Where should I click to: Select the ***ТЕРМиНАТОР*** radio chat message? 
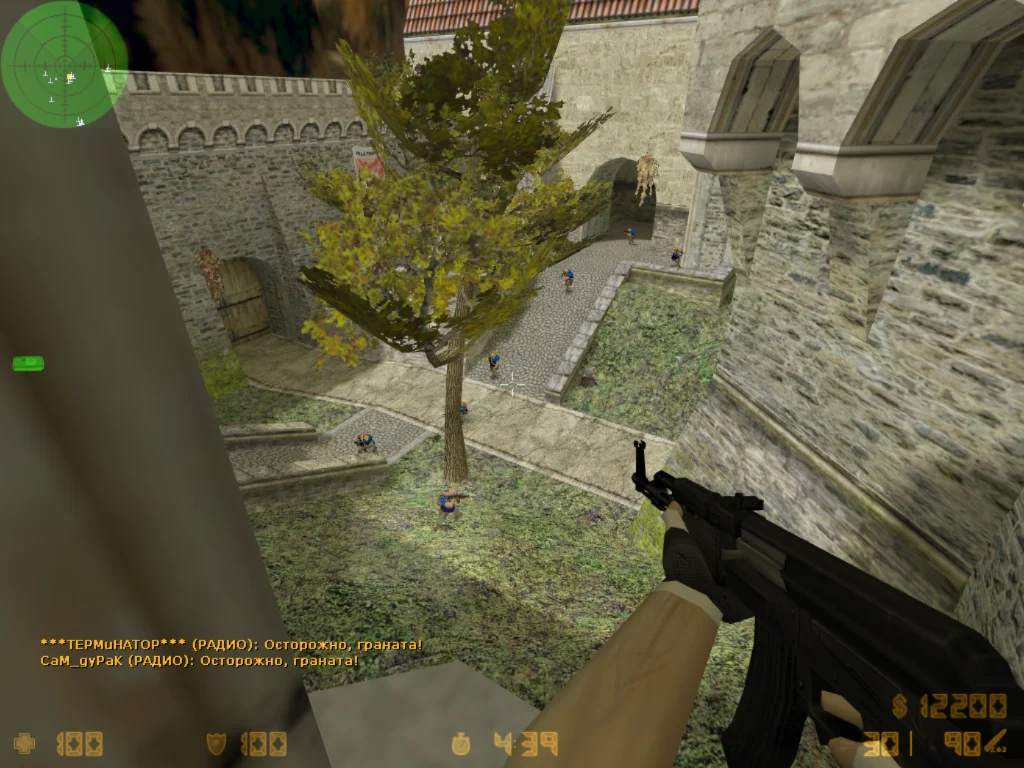click(231, 645)
